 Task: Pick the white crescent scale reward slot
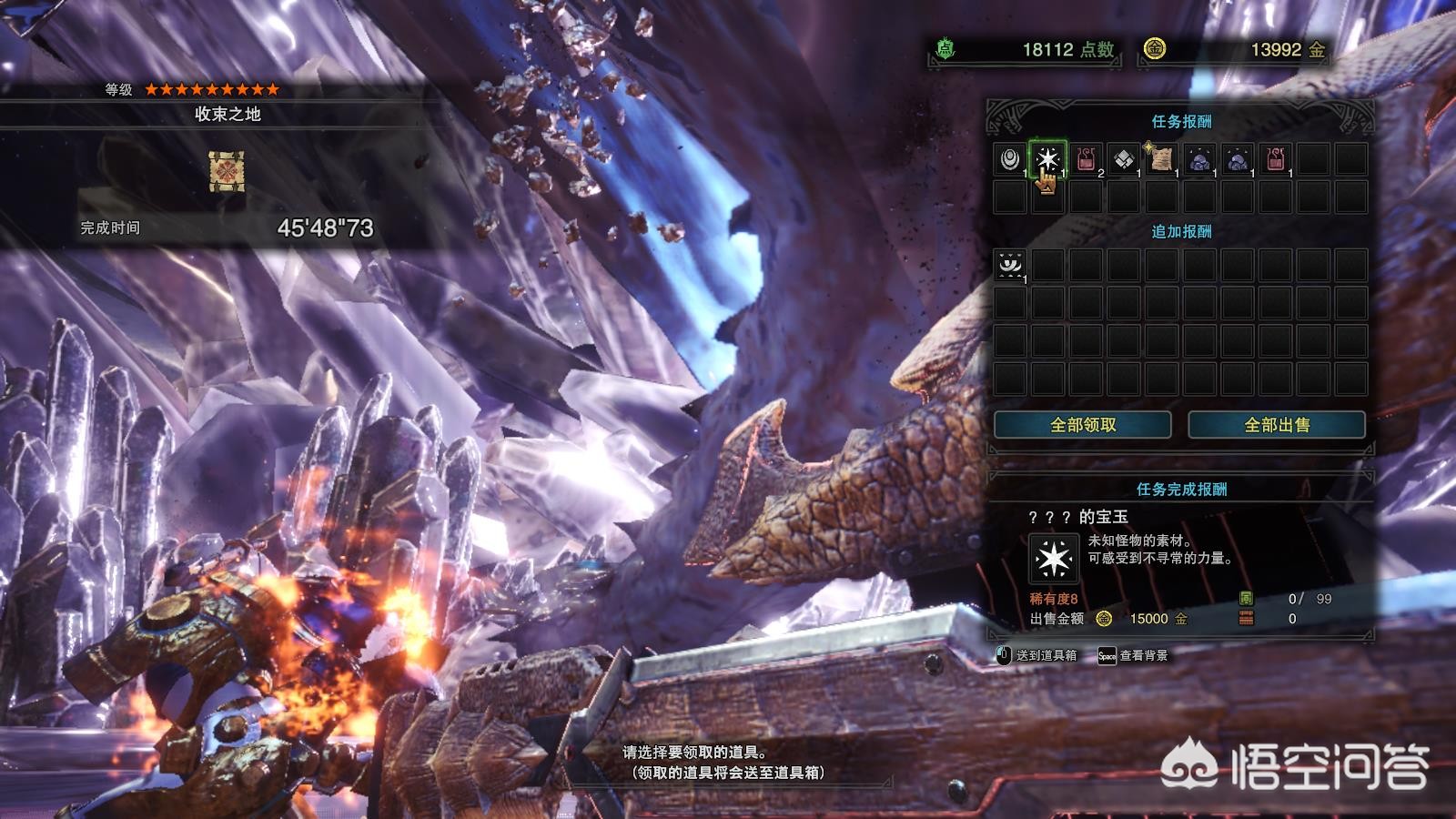pos(1009,159)
